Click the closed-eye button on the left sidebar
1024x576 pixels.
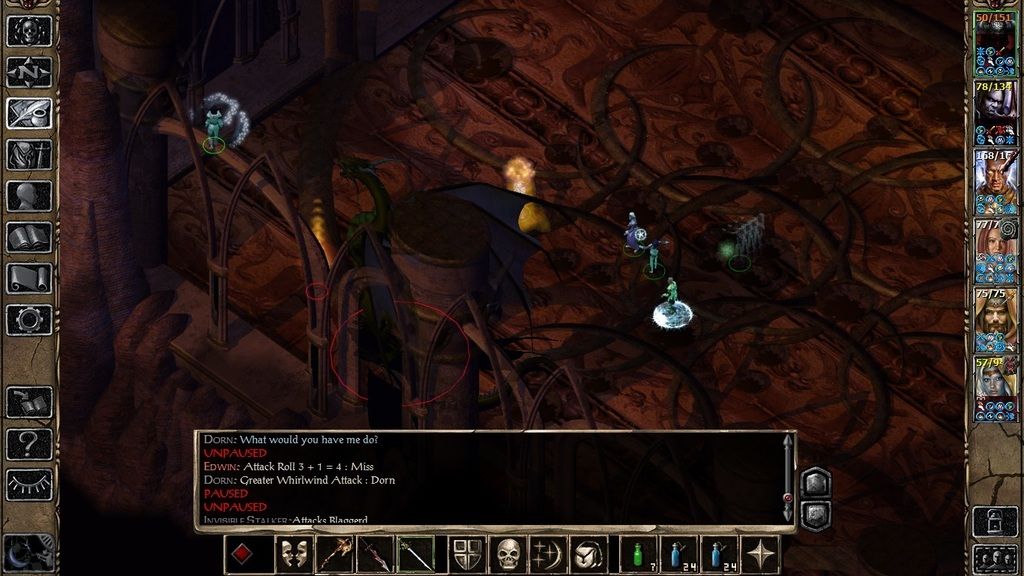(x=29, y=484)
